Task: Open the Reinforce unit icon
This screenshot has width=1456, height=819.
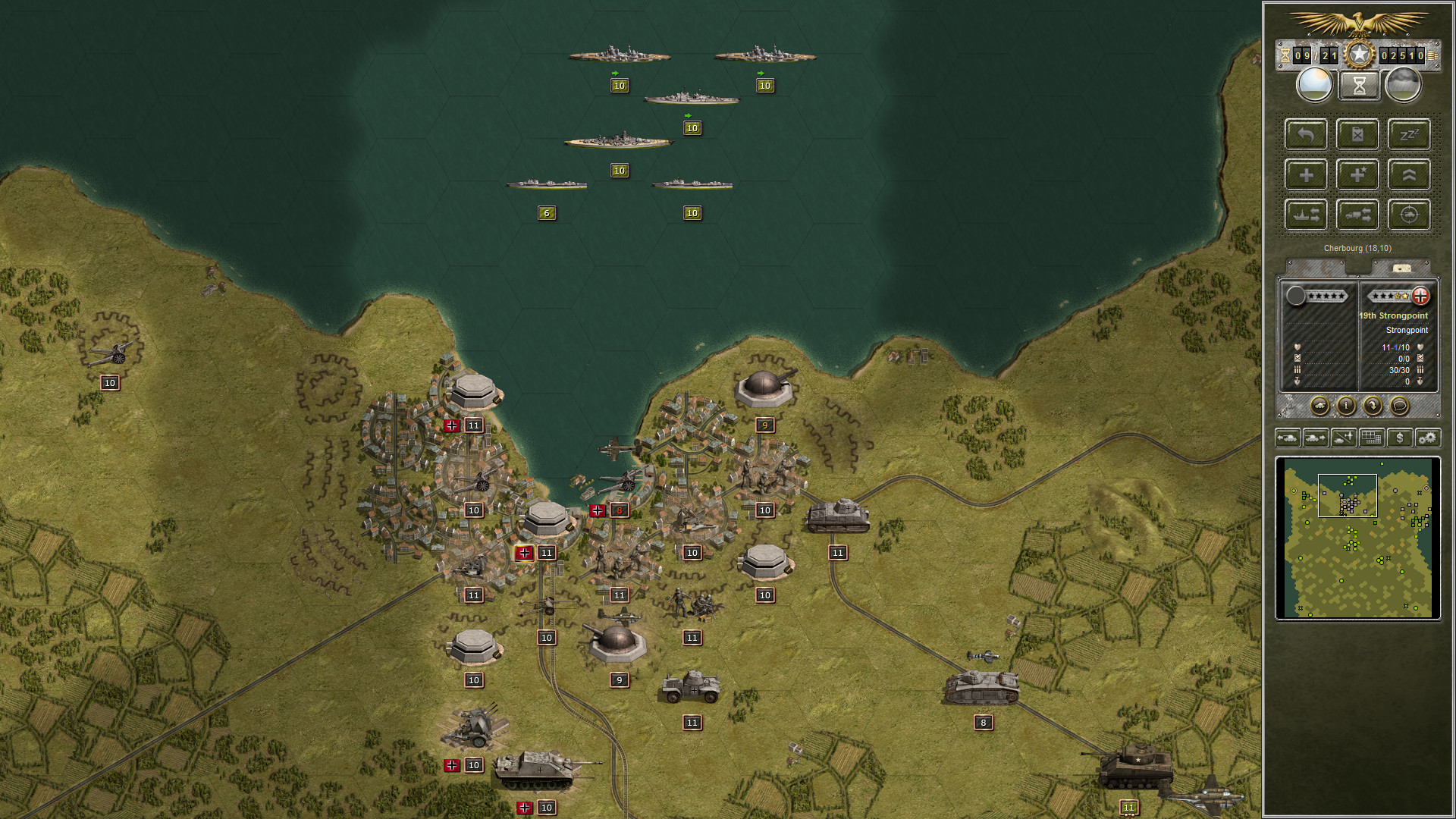Action: [x=1306, y=174]
